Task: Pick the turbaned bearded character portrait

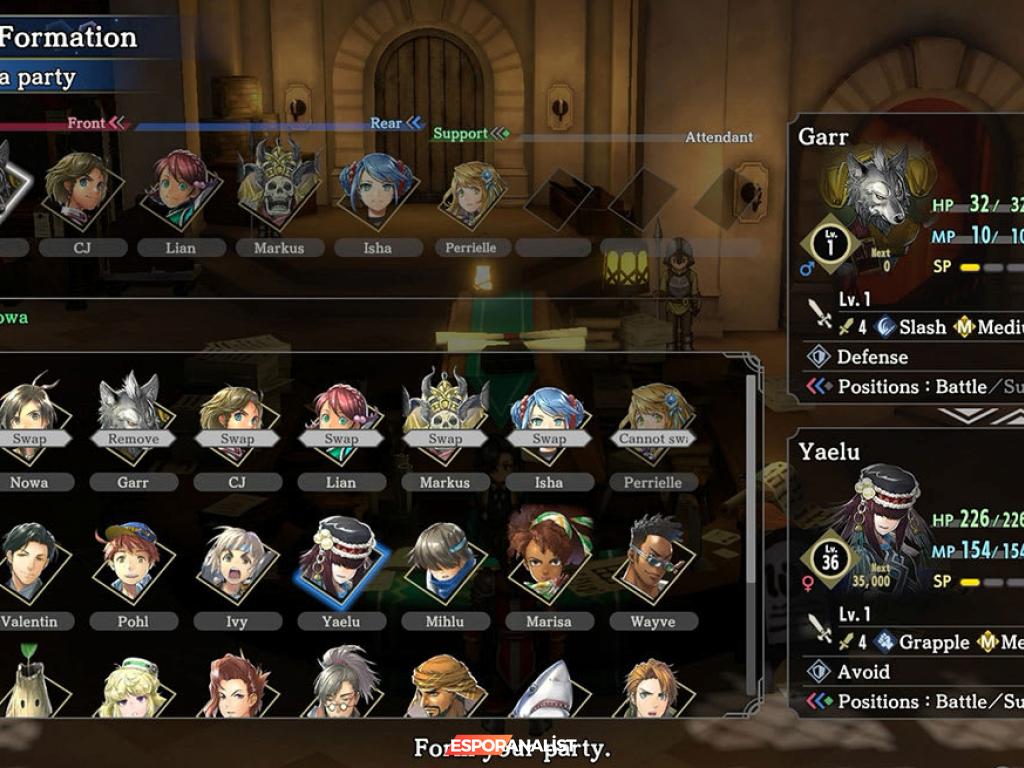Action: (x=445, y=690)
